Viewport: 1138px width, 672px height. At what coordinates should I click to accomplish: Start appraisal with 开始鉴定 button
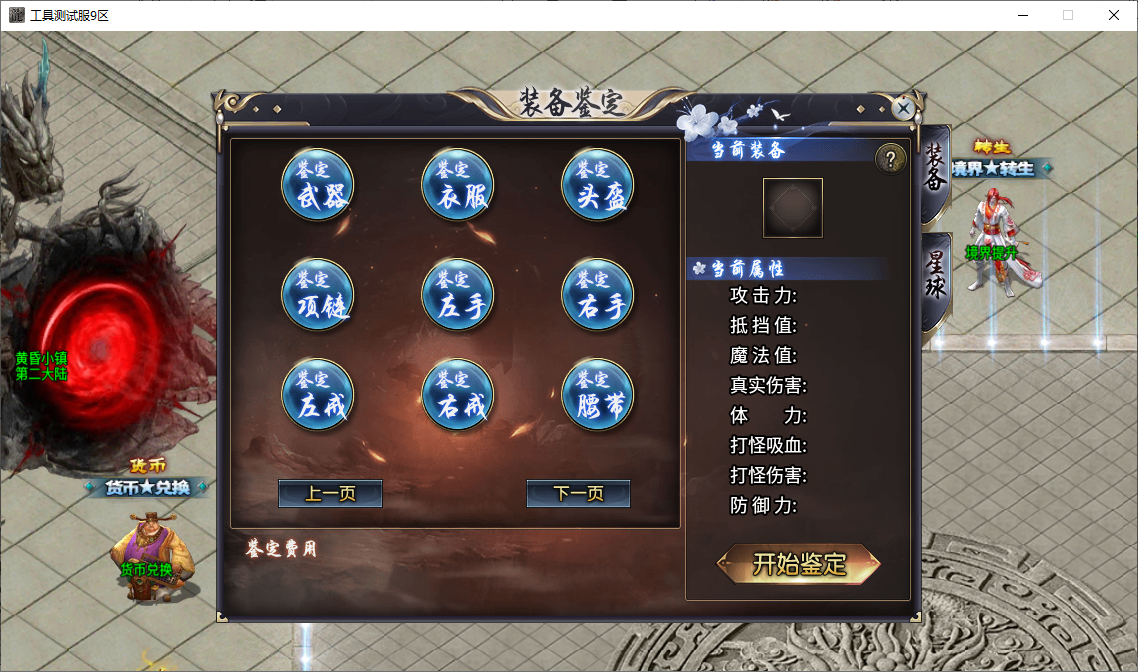(x=799, y=564)
